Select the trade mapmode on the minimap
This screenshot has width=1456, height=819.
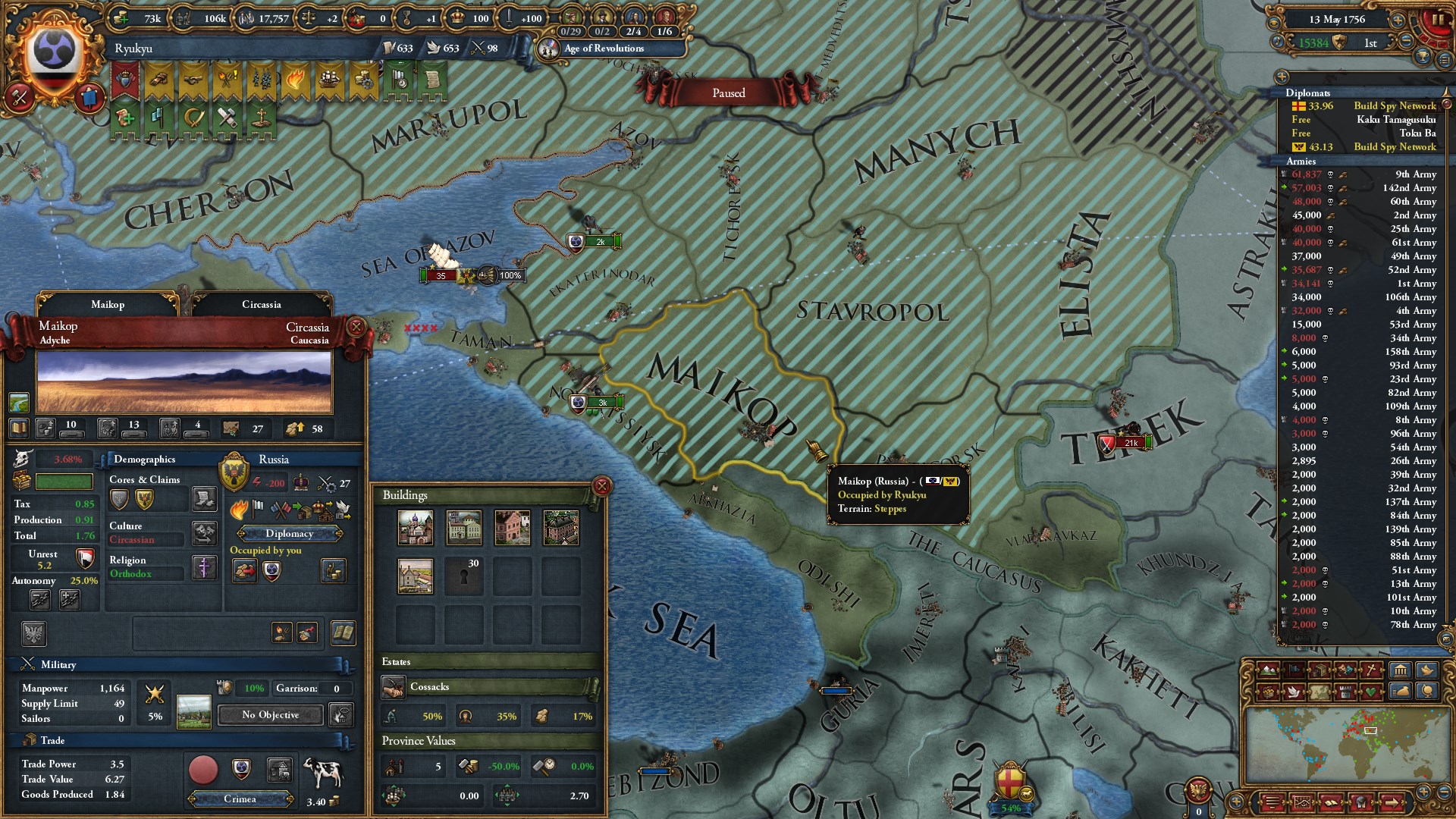click(1267, 692)
